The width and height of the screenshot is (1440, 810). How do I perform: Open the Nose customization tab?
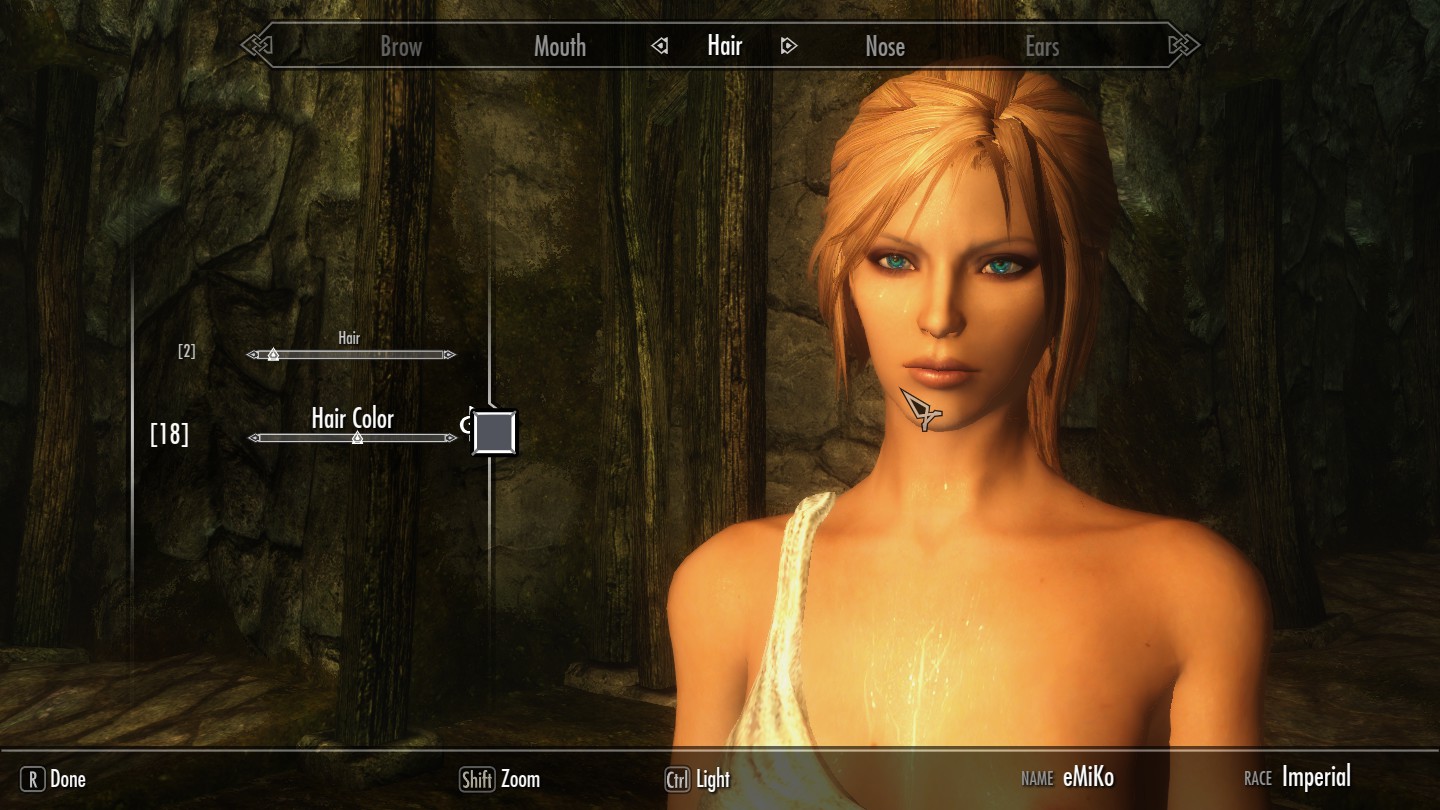884,46
